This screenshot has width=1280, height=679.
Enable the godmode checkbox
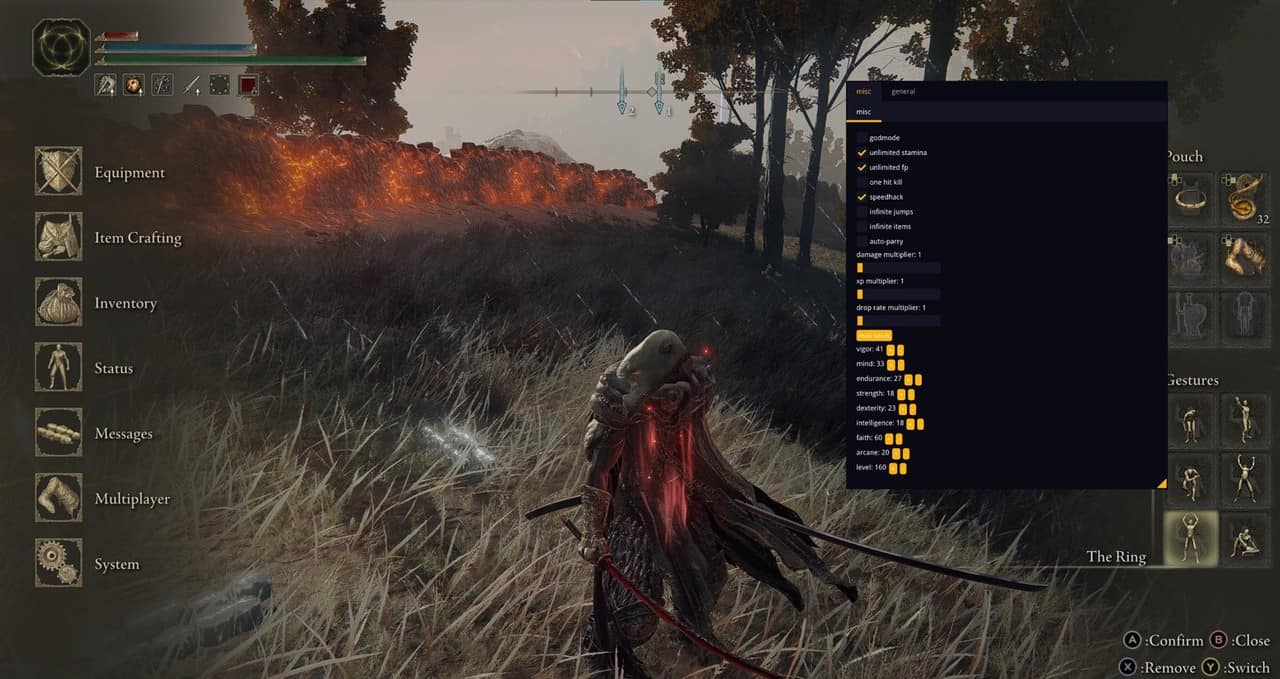(x=862, y=138)
